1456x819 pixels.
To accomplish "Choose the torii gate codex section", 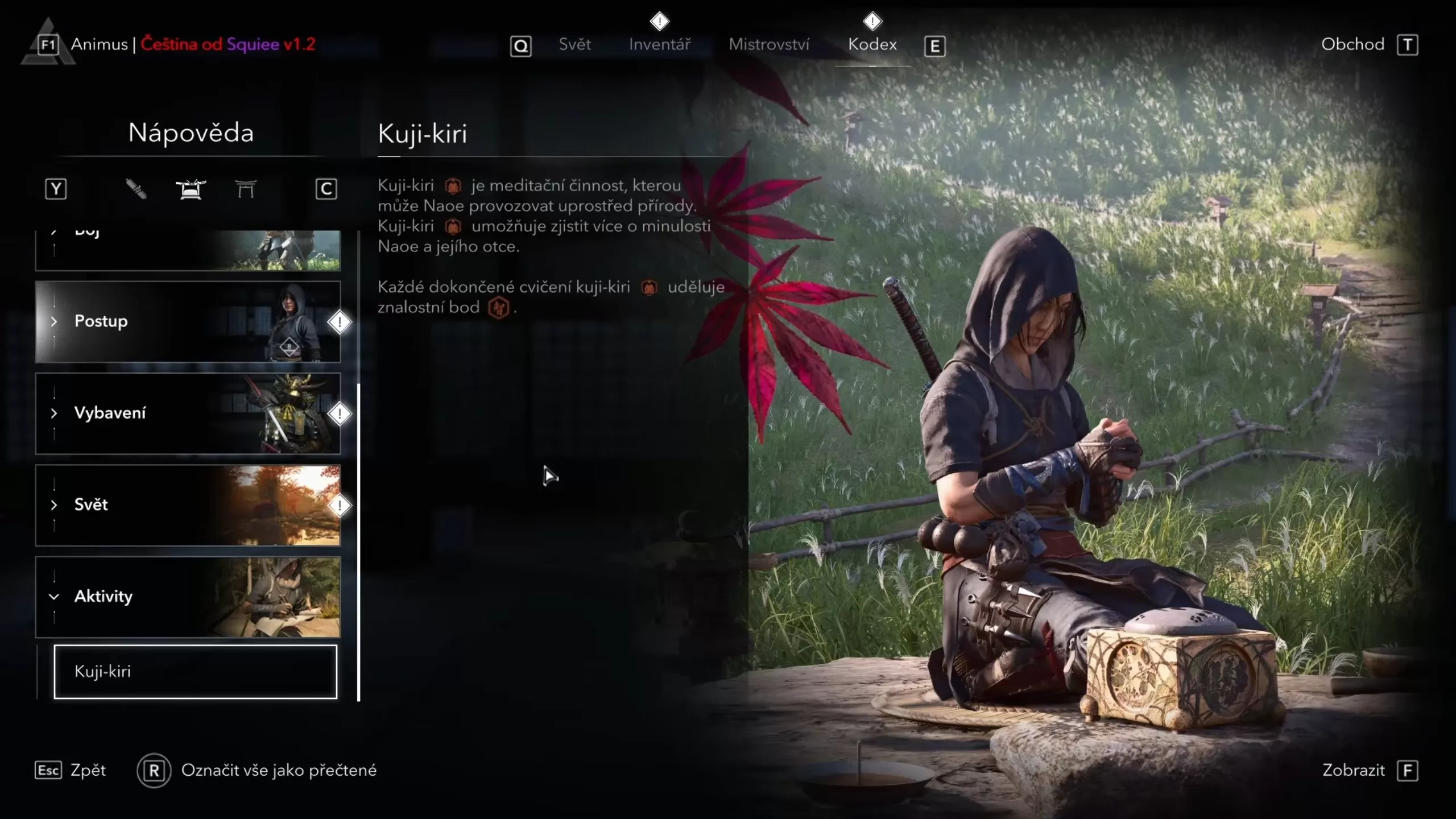I will [x=246, y=189].
